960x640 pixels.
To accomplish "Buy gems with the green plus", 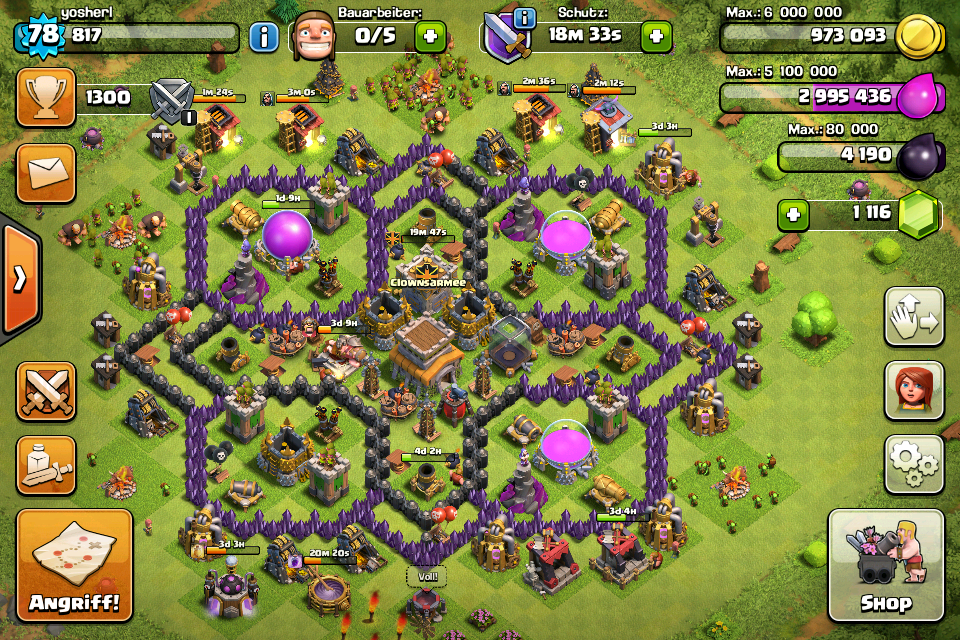I will point(794,214).
